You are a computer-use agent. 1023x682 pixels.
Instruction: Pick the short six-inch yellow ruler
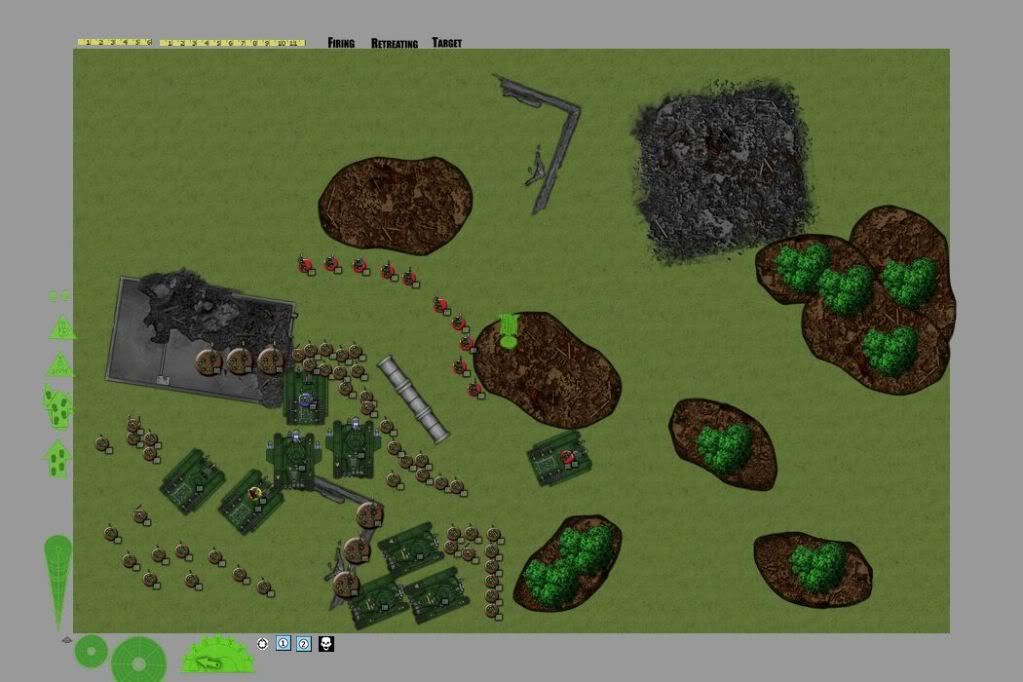click(115, 43)
